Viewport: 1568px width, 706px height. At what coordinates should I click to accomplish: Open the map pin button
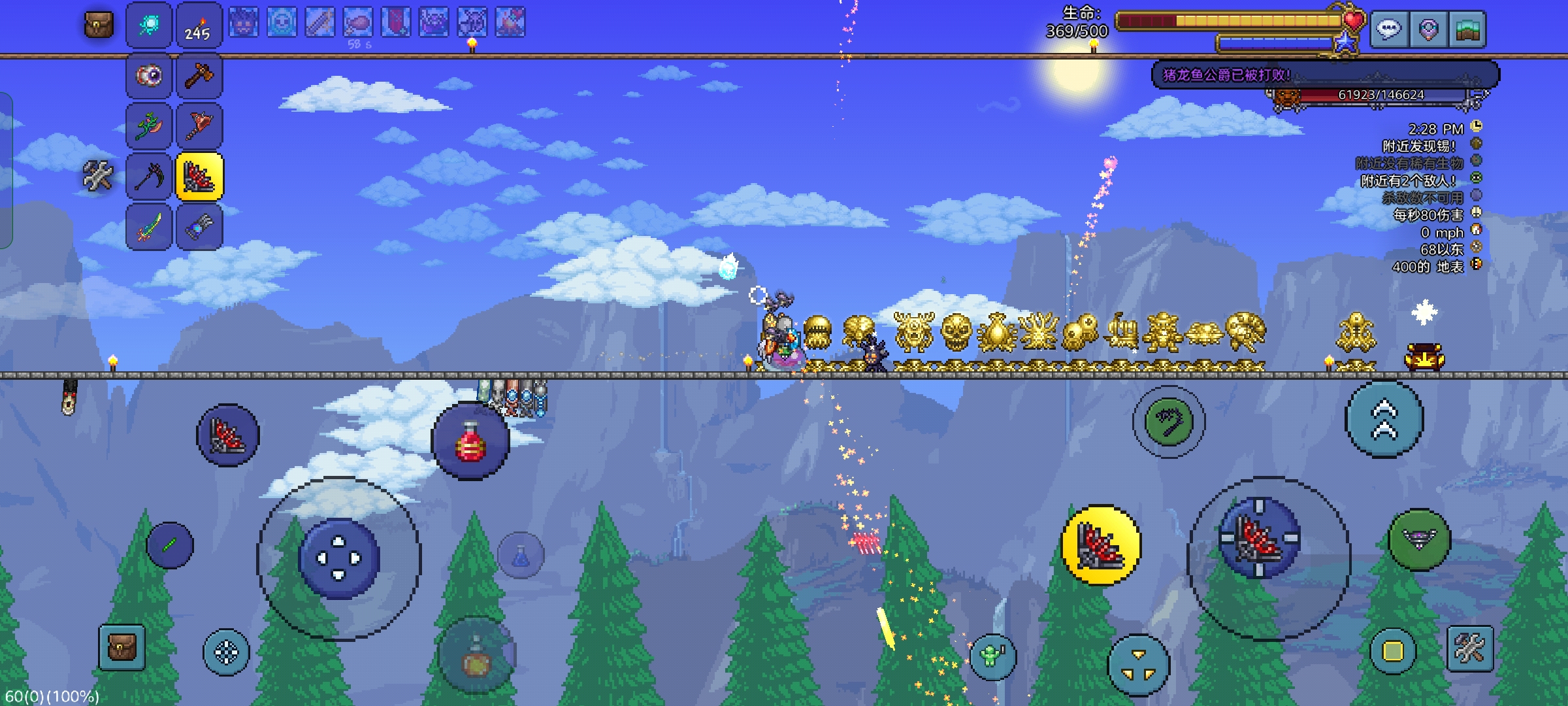click(x=1428, y=29)
